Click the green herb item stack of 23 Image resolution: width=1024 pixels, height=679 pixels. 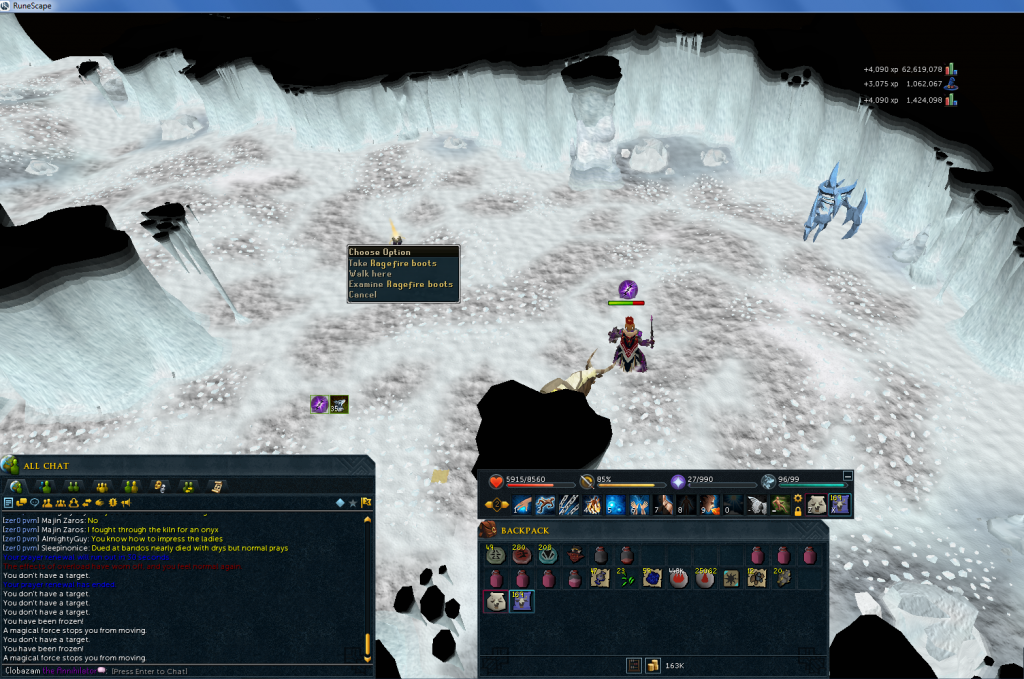(x=625, y=578)
